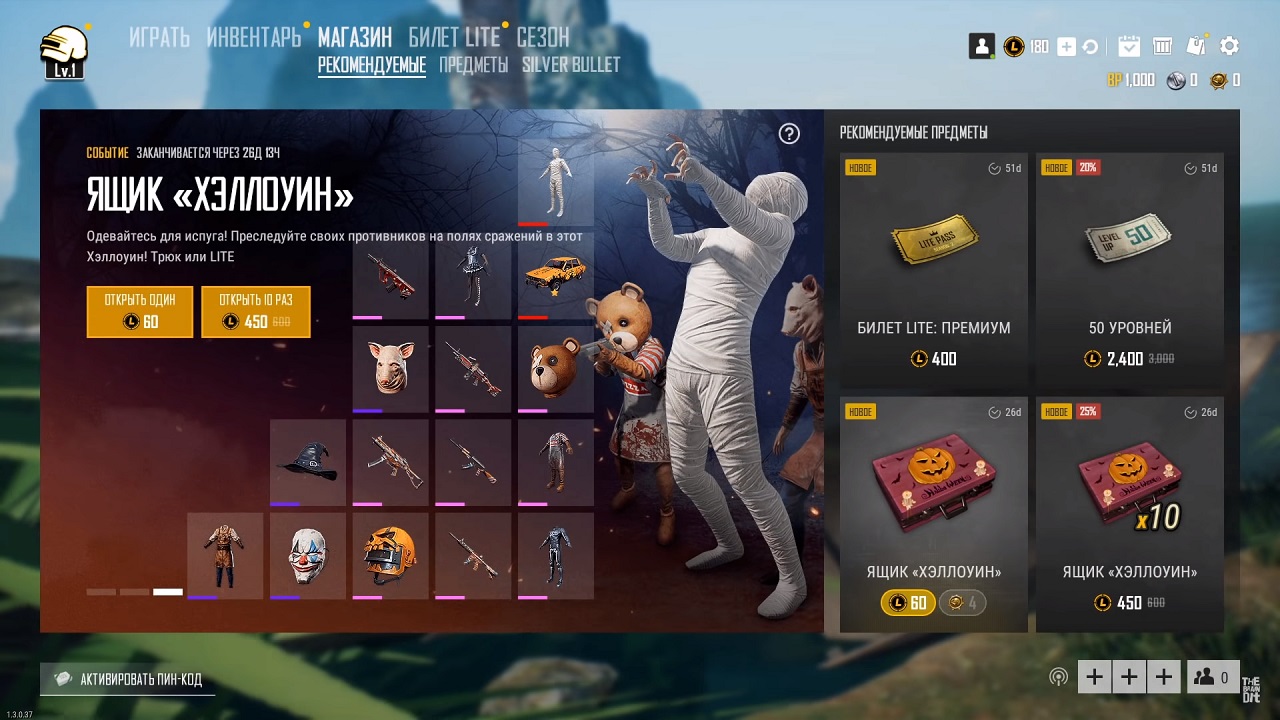This screenshot has height=720, width=1280.
Task: Switch to the СЕЗОН menu
Action: 543,38
